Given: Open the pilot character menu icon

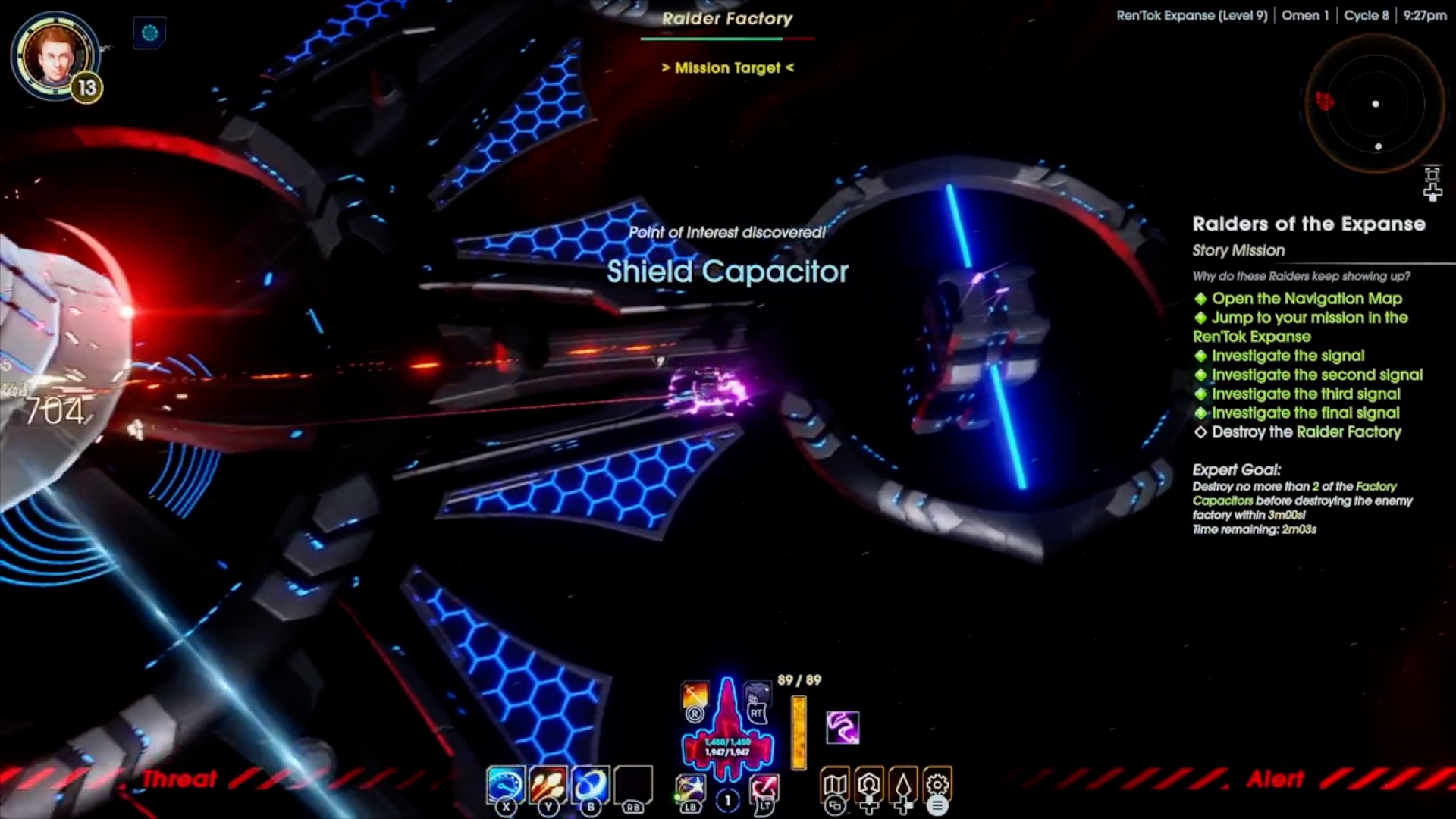Looking at the screenshot, I should point(869,785).
